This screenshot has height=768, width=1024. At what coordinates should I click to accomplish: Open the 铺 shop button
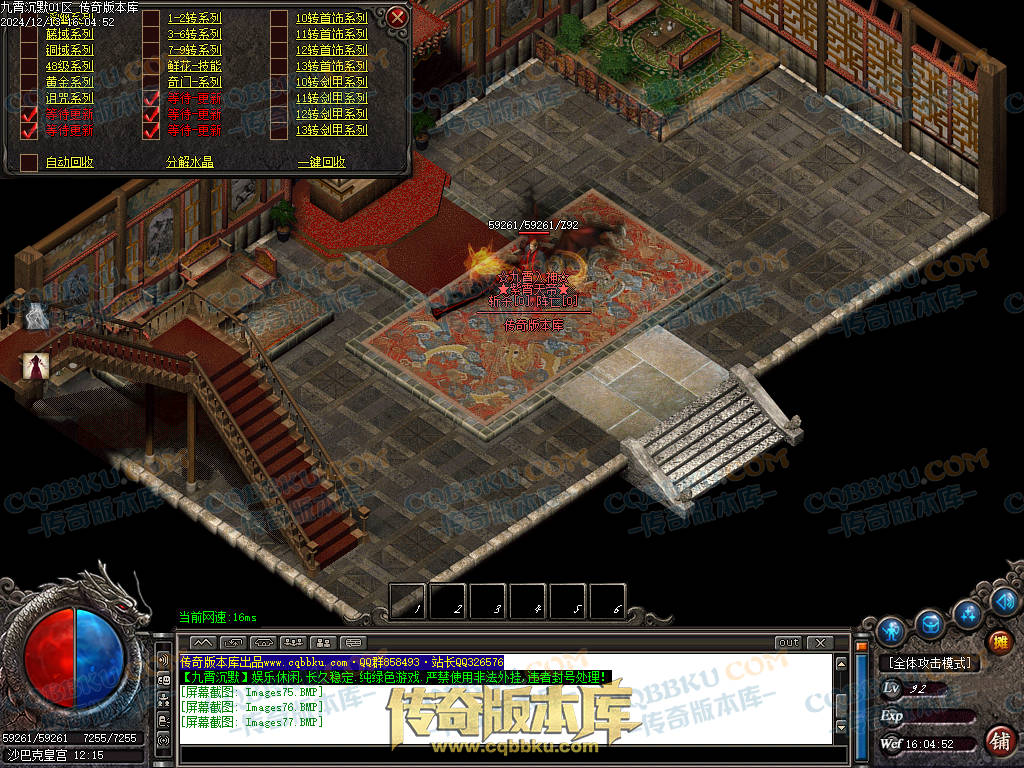point(998,741)
